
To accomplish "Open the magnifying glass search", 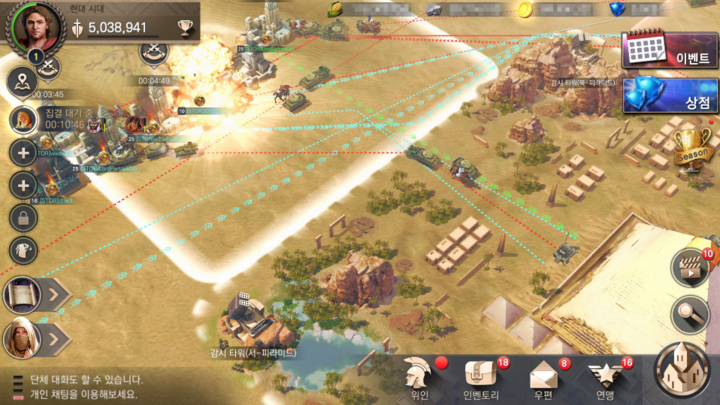I will [689, 315].
